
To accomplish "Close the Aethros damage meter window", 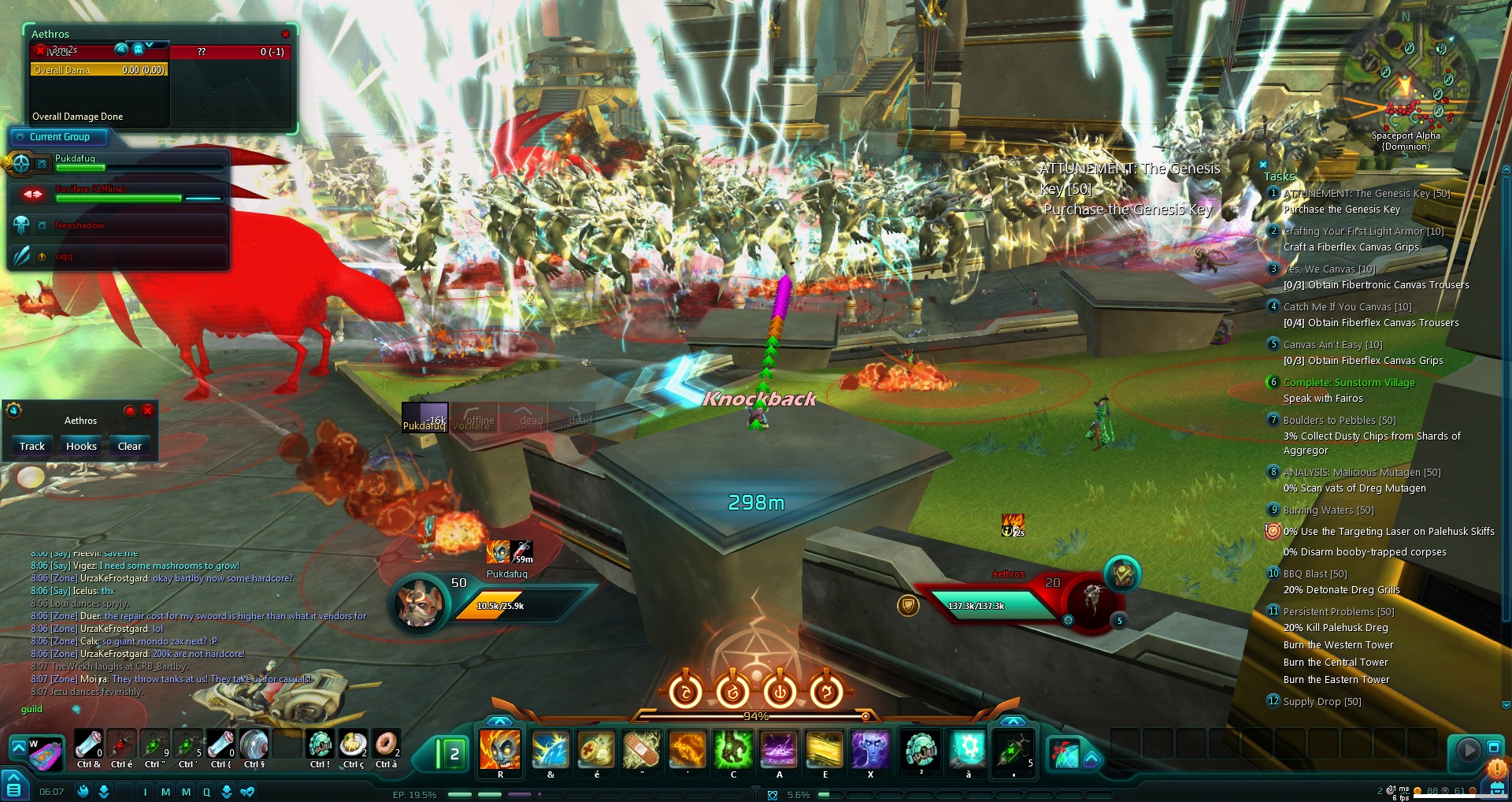I will pos(285,34).
